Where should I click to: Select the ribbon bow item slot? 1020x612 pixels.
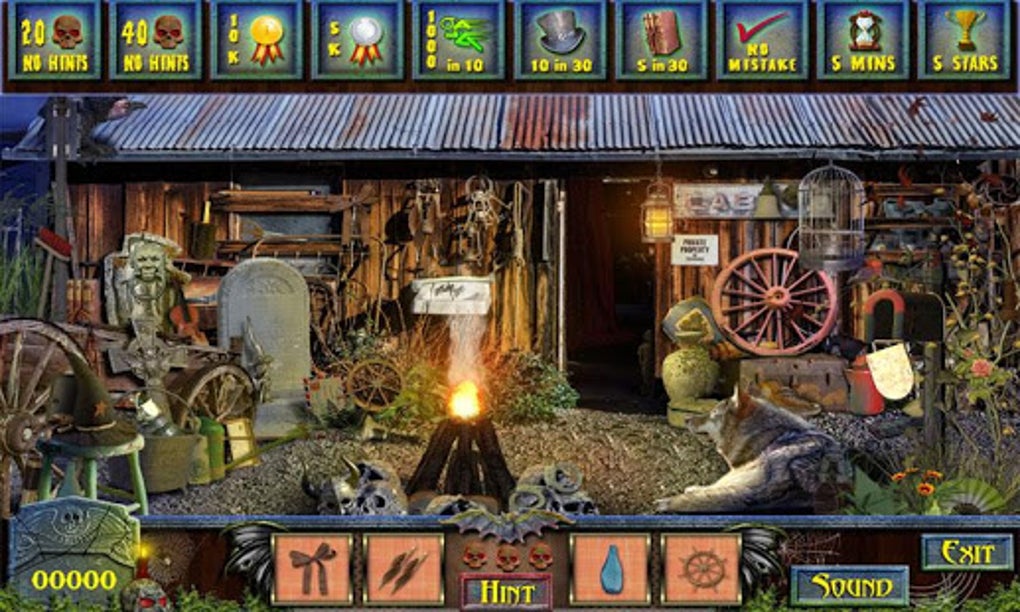pyautogui.click(x=312, y=568)
